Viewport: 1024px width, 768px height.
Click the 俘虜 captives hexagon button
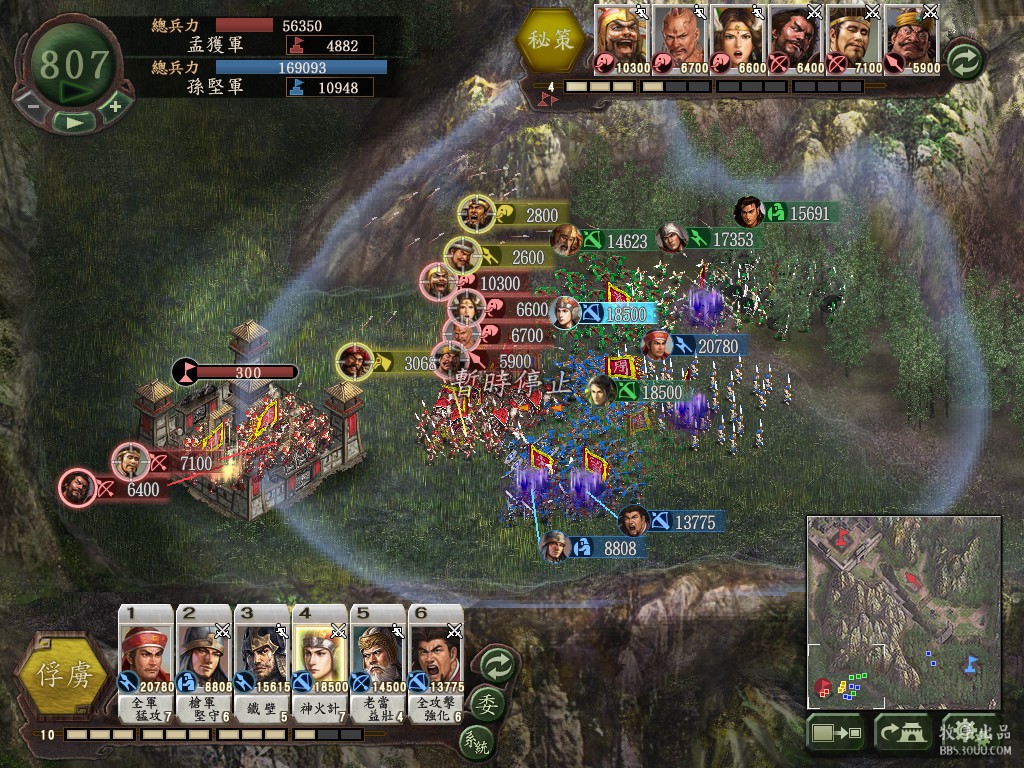(62, 674)
